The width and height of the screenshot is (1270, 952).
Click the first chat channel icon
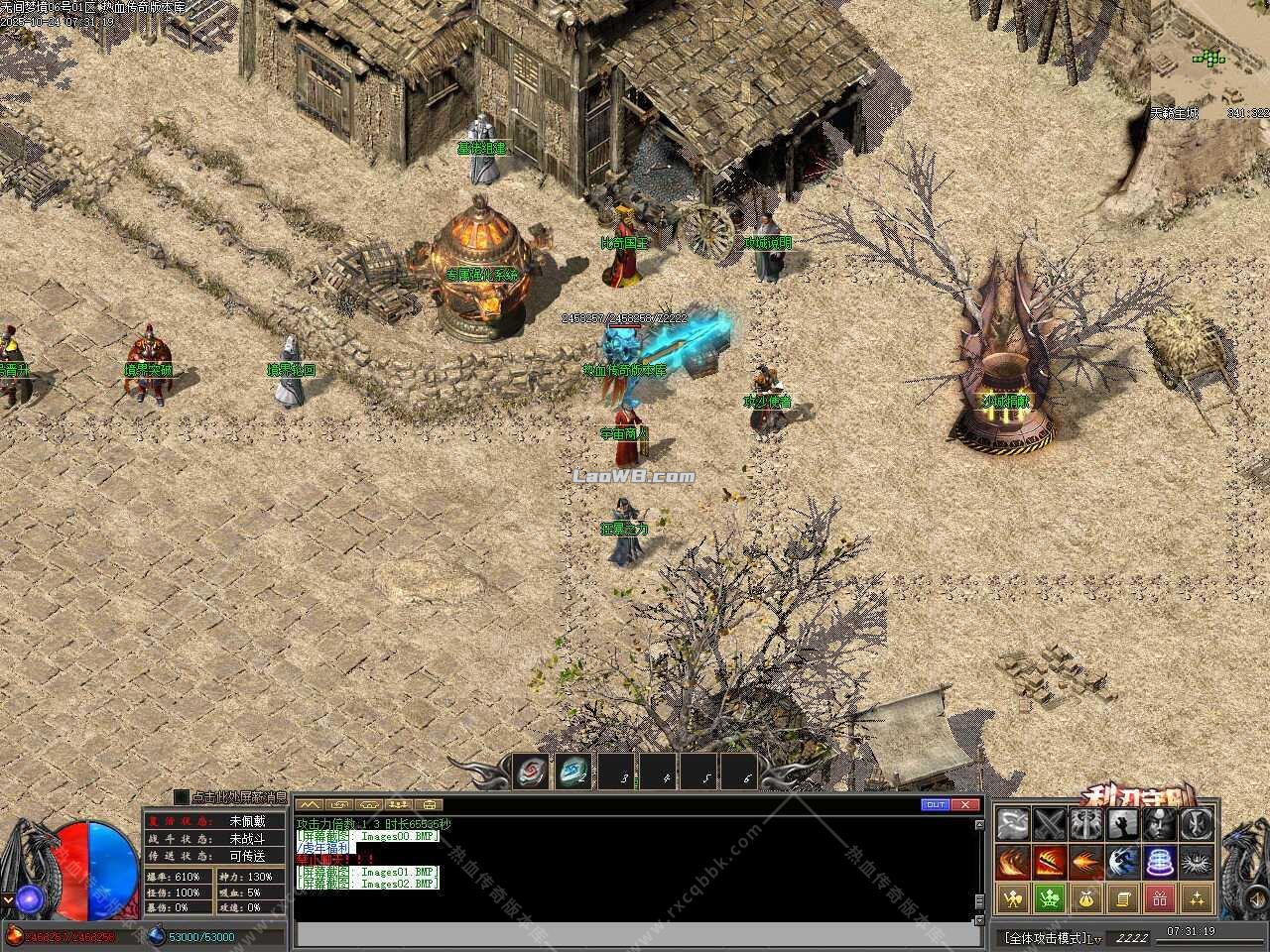click(x=310, y=804)
